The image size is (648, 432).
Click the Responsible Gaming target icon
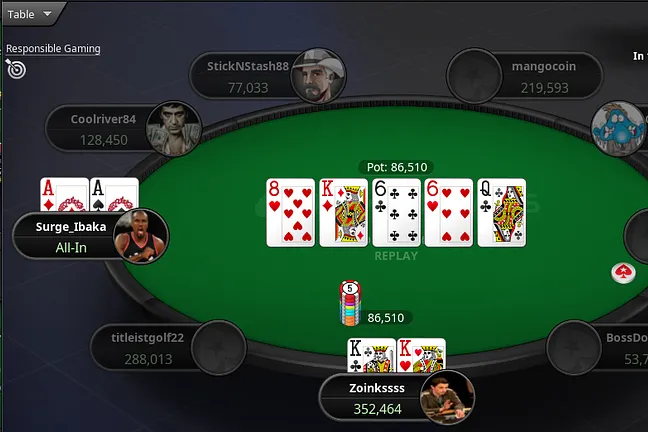15,68
